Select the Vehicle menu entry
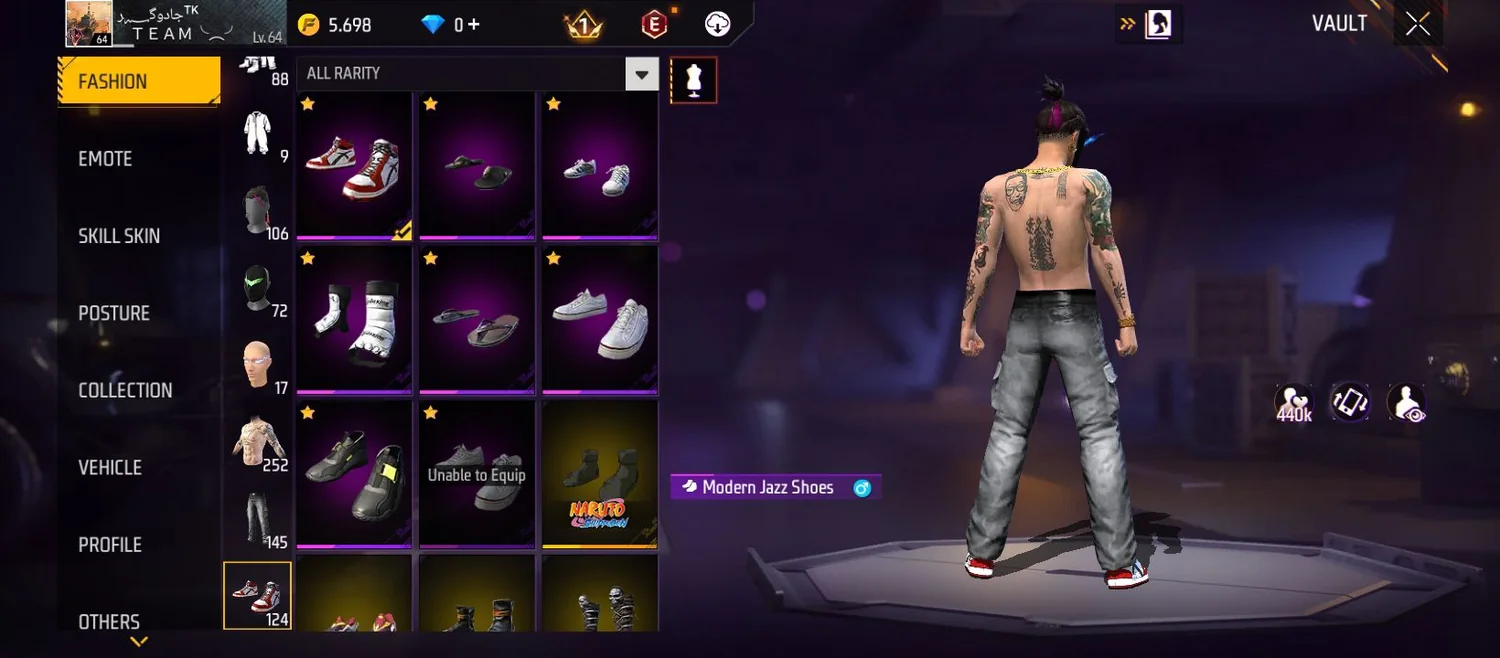1500x658 pixels. pos(110,467)
